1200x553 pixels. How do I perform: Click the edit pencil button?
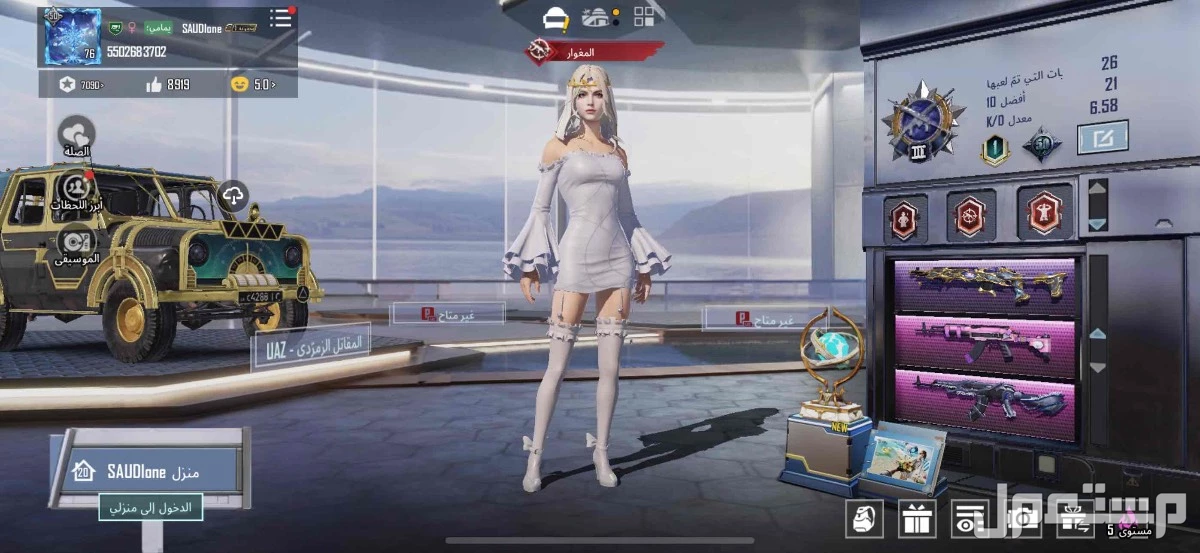[x=1102, y=137]
